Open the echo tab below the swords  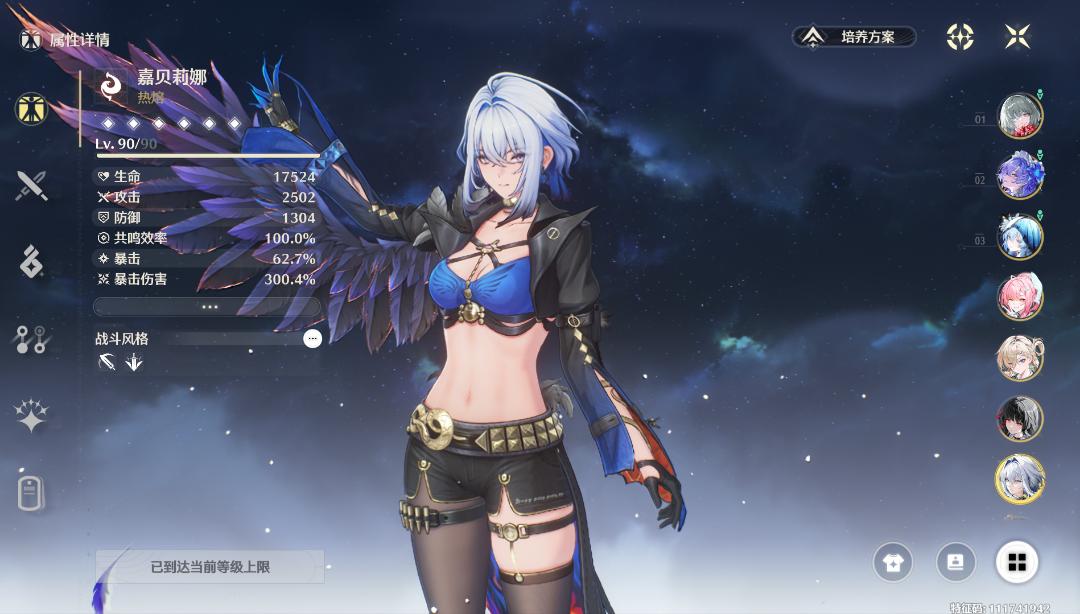tap(31, 261)
